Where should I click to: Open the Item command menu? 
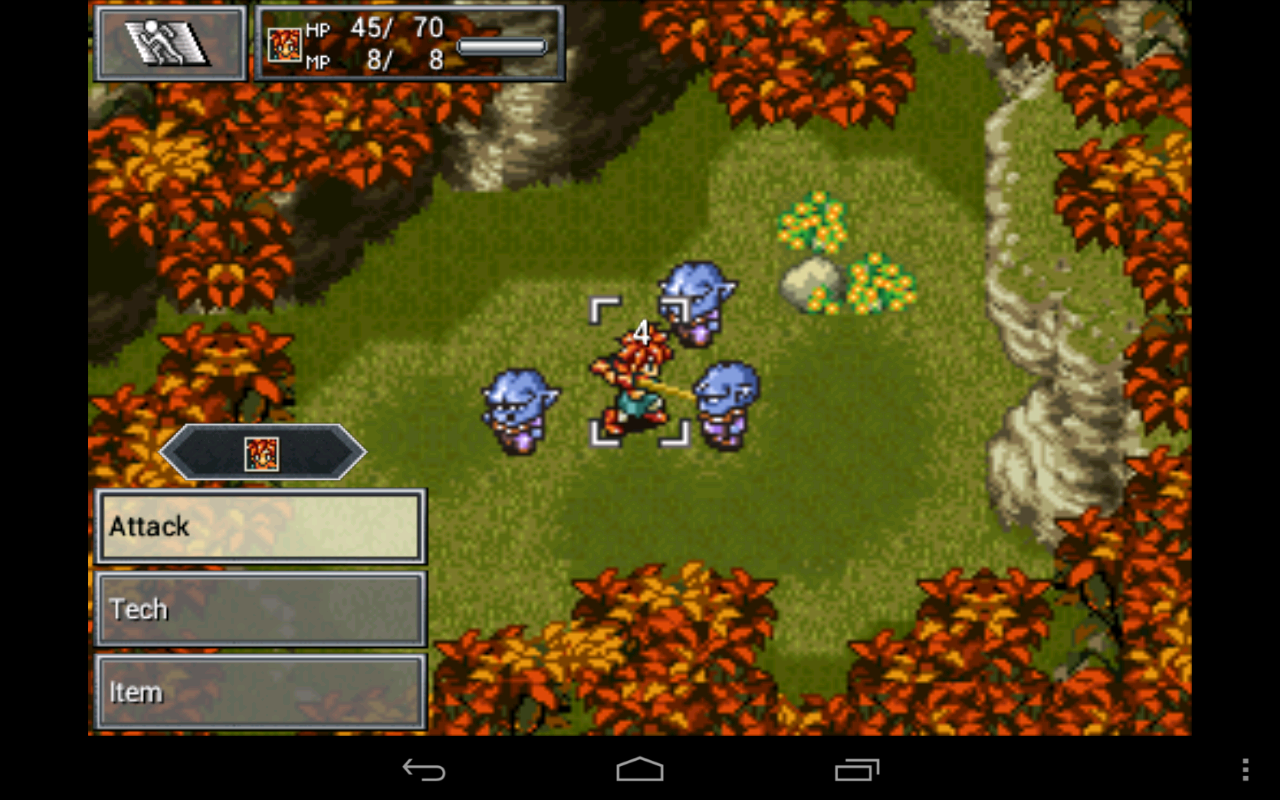tap(260, 691)
